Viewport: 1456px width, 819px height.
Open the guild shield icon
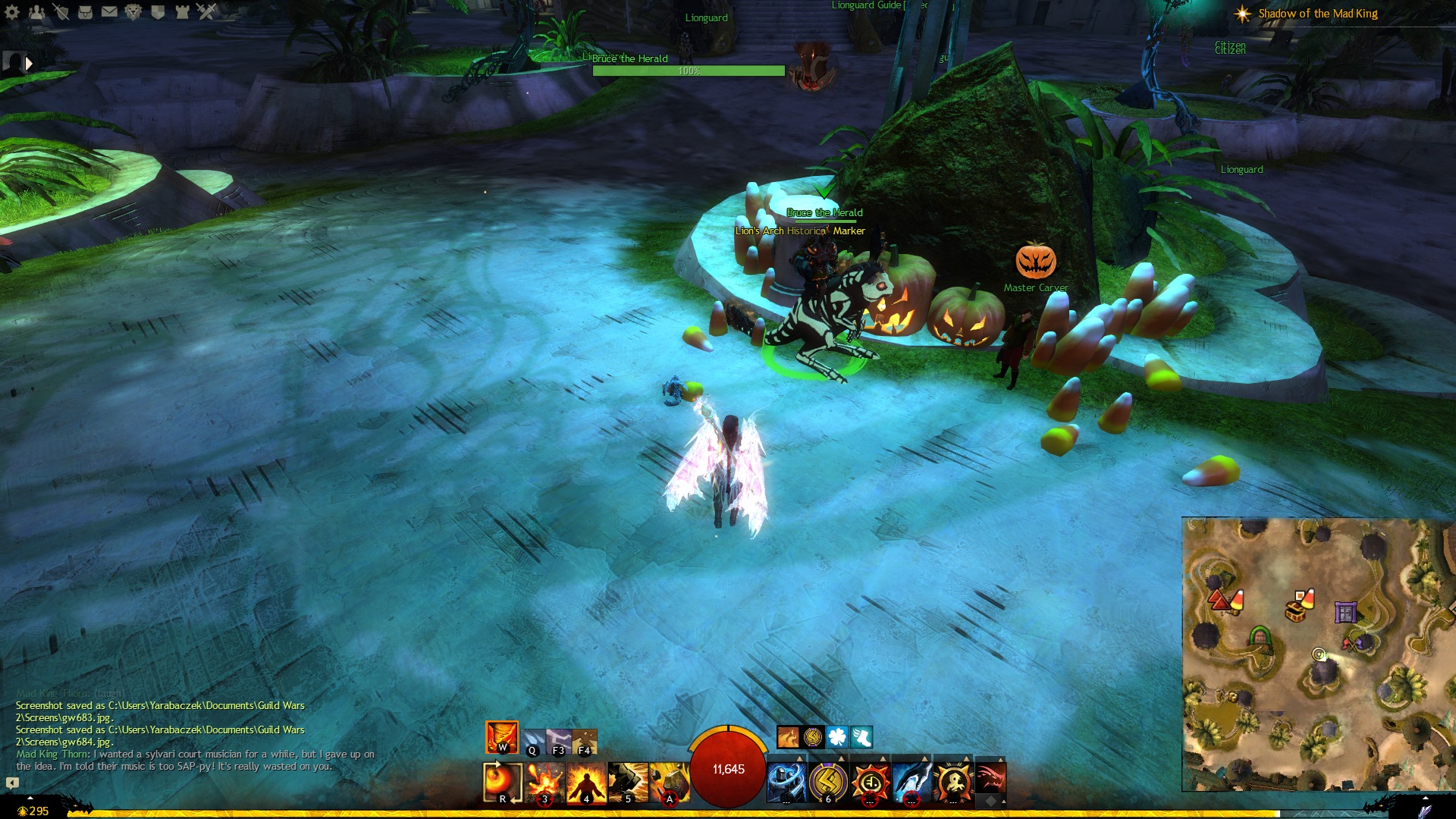click(x=158, y=11)
